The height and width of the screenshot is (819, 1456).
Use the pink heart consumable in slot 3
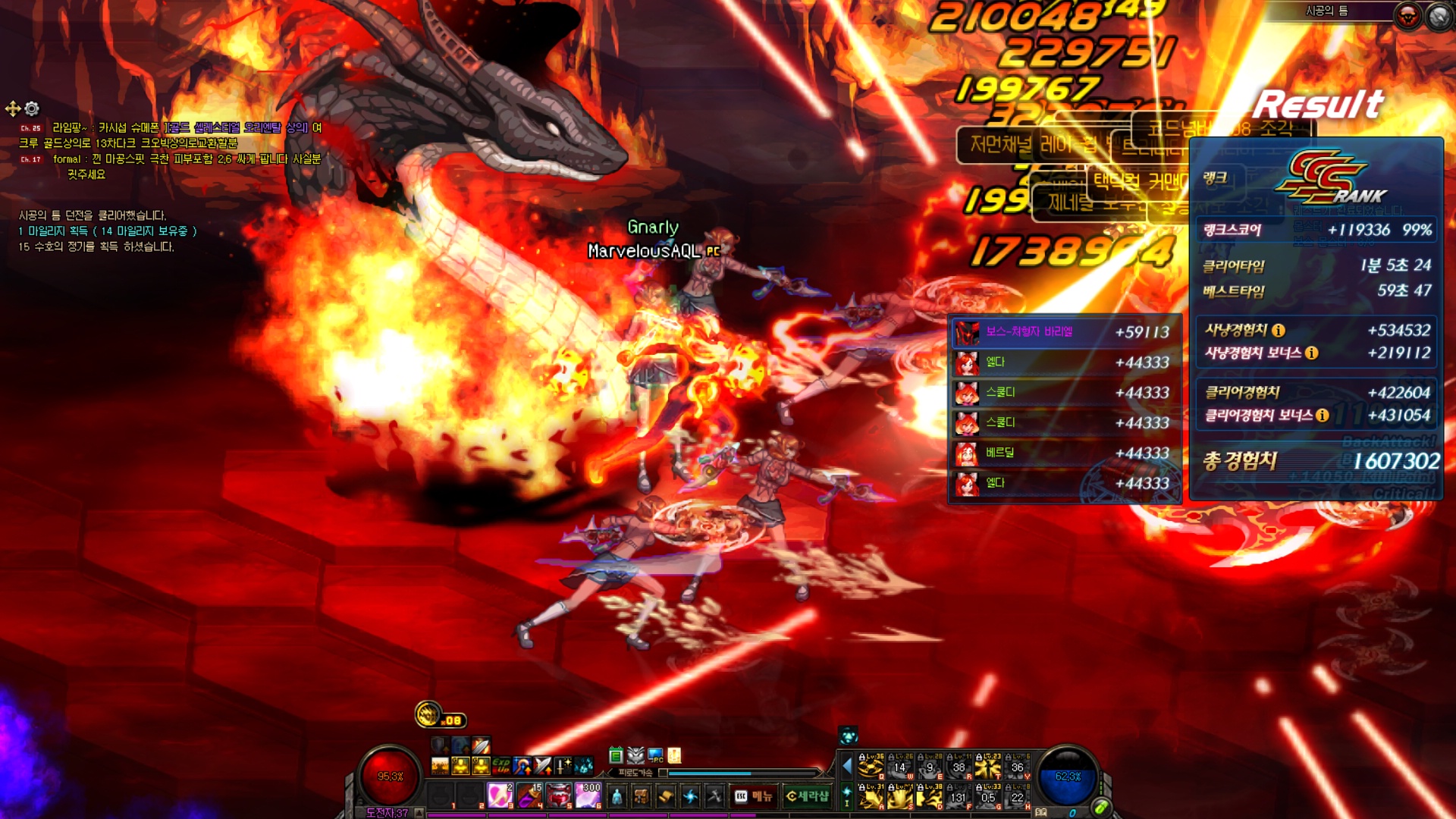[x=500, y=795]
